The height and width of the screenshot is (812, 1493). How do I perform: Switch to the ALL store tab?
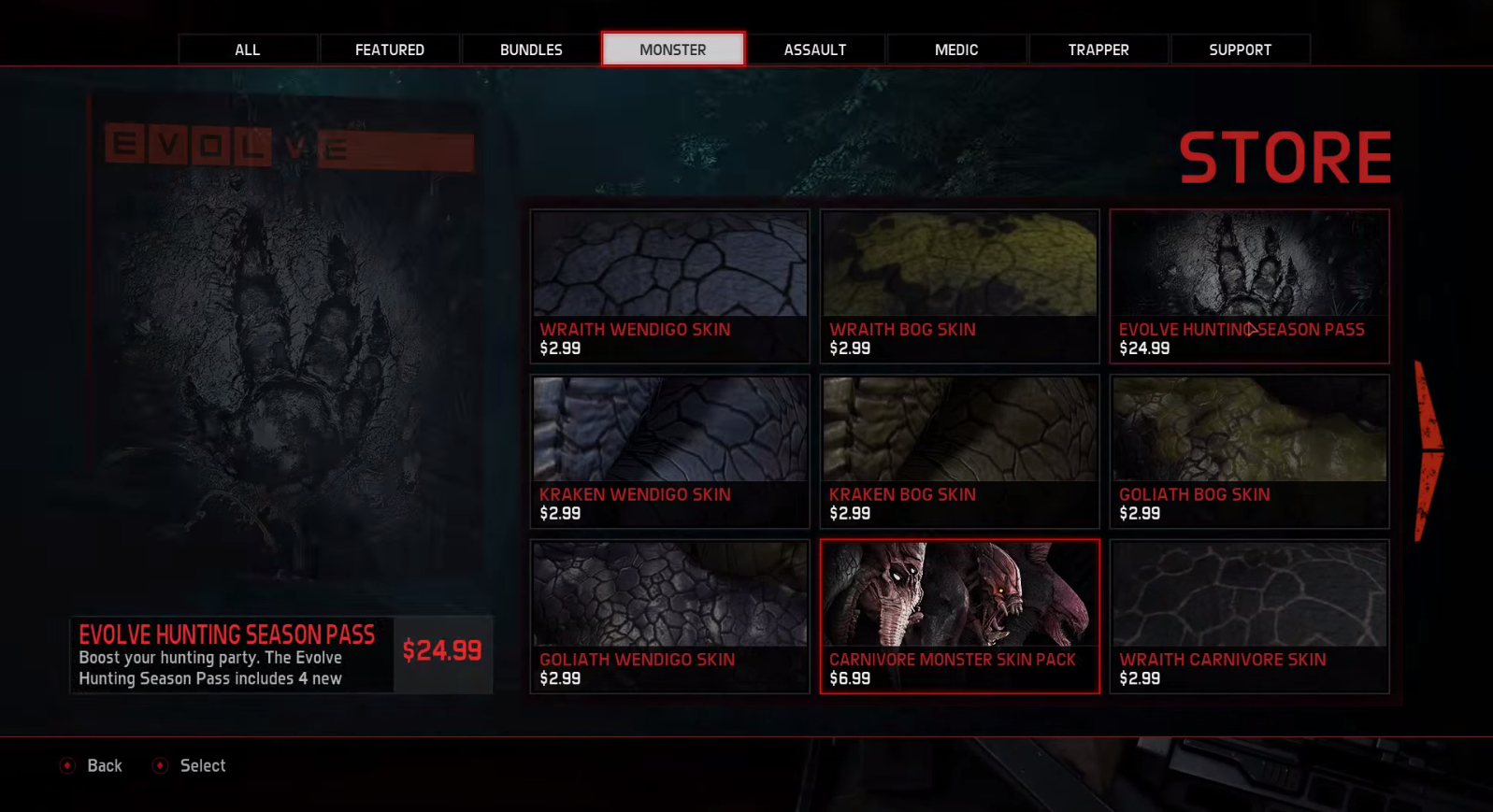[x=248, y=50]
